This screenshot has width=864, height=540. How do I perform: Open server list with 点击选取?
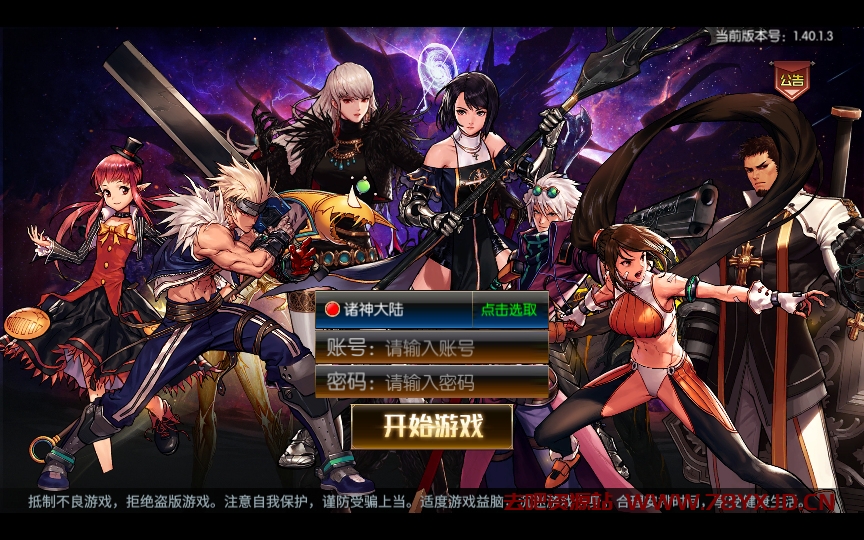coord(509,310)
